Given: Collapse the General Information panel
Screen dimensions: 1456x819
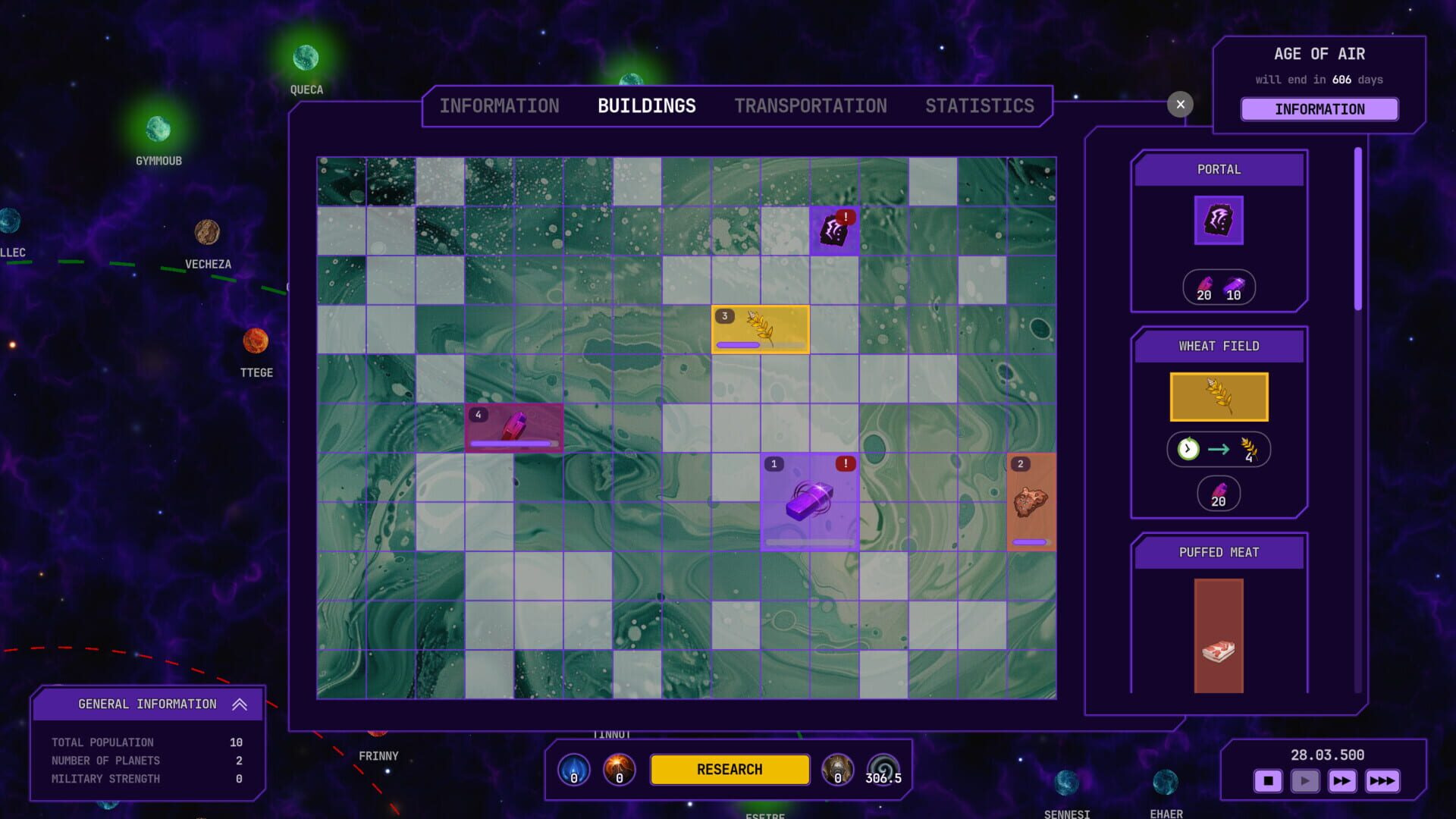Looking at the screenshot, I should (x=241, y=704).
